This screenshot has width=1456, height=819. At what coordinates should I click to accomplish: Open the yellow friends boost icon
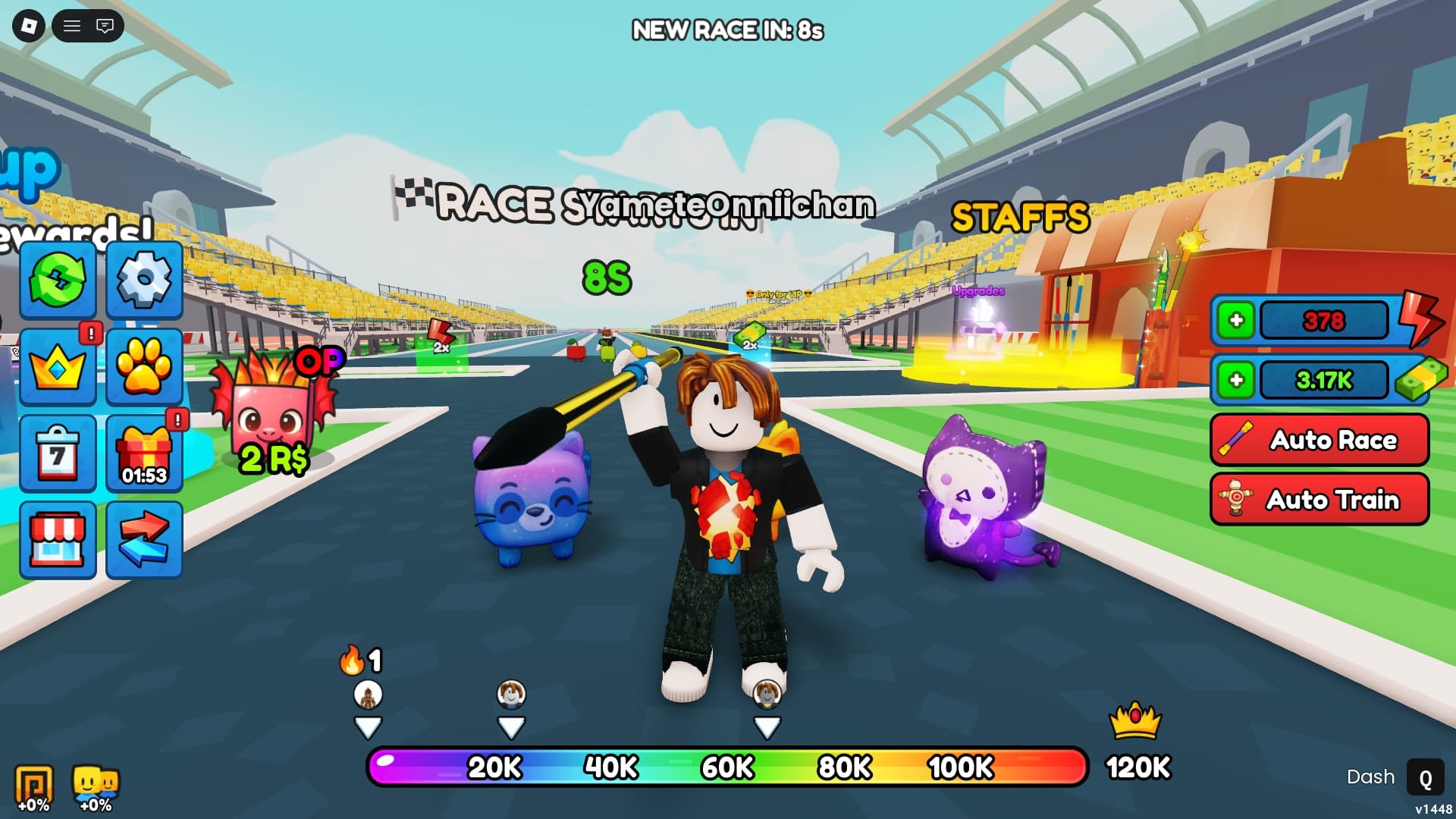click(96, 786)
